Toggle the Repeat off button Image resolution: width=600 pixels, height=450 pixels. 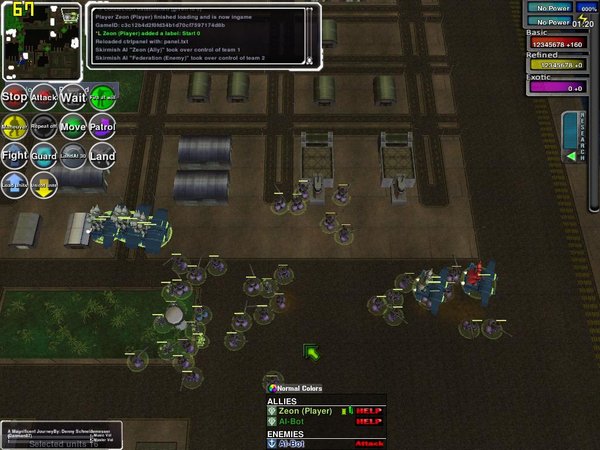(x=43, y=127)
